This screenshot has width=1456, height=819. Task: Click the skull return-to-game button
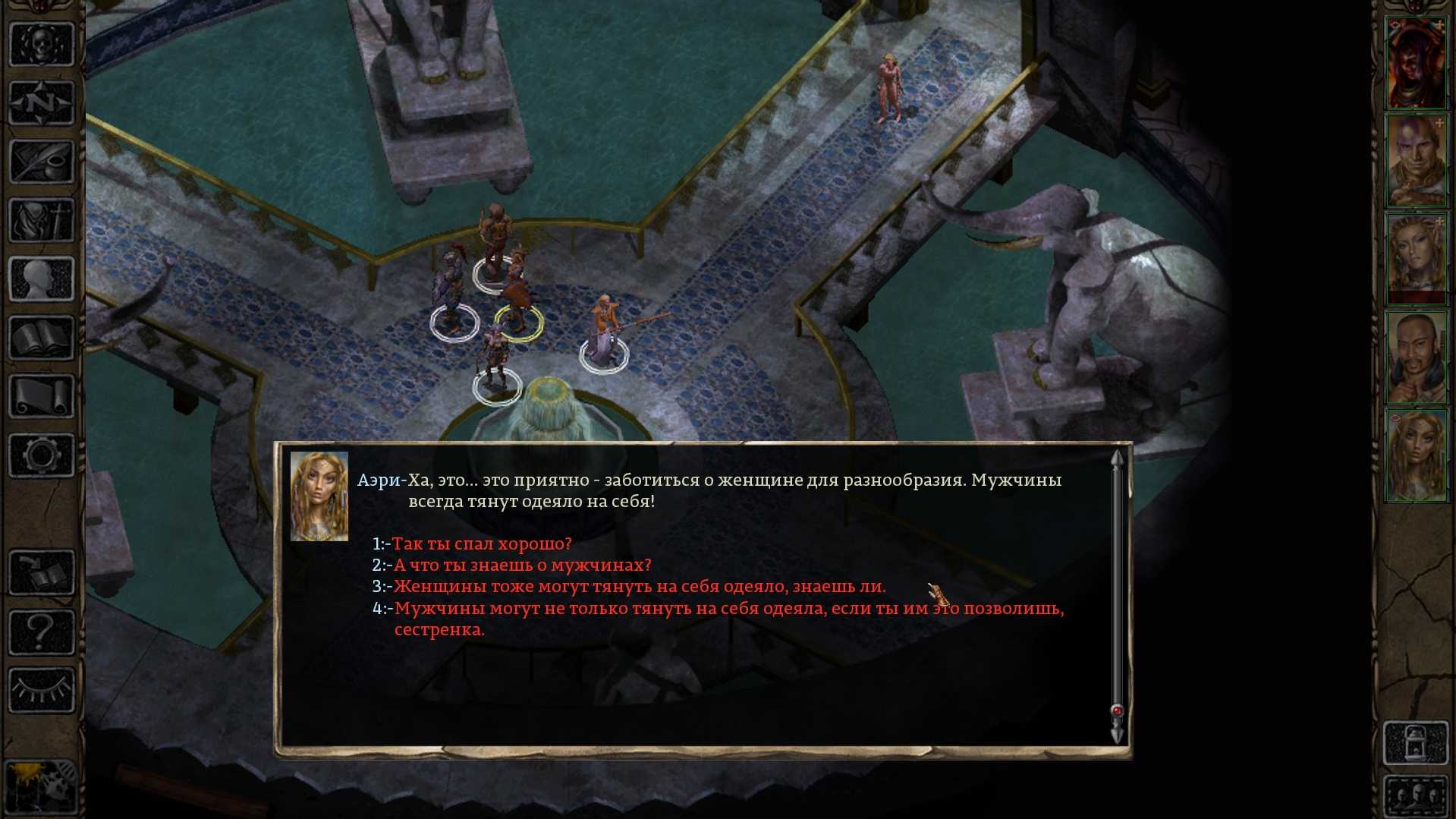41,44
